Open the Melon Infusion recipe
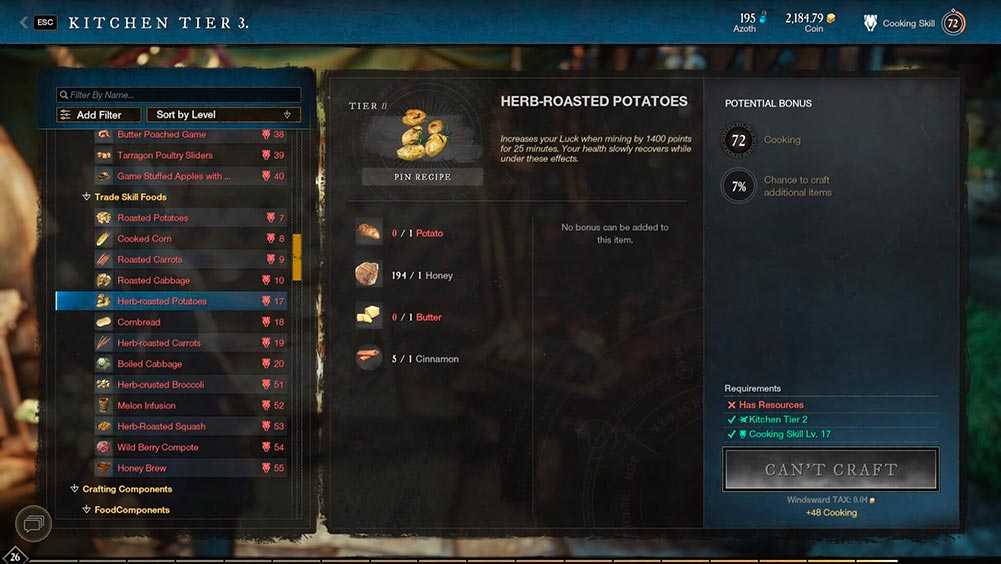Image resolution: width=1001 pixels, height=564 pixels. pyautogui.click(x=146, y=406)
